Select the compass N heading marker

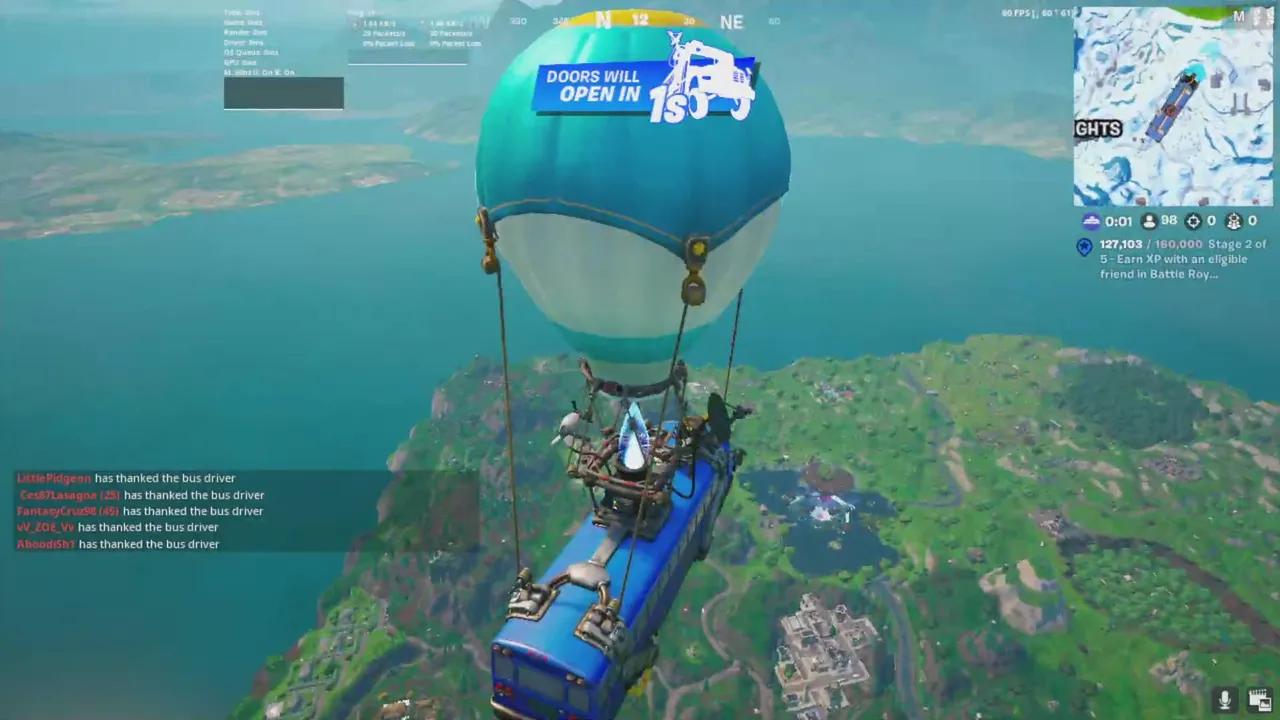click(x=604, y=20)
